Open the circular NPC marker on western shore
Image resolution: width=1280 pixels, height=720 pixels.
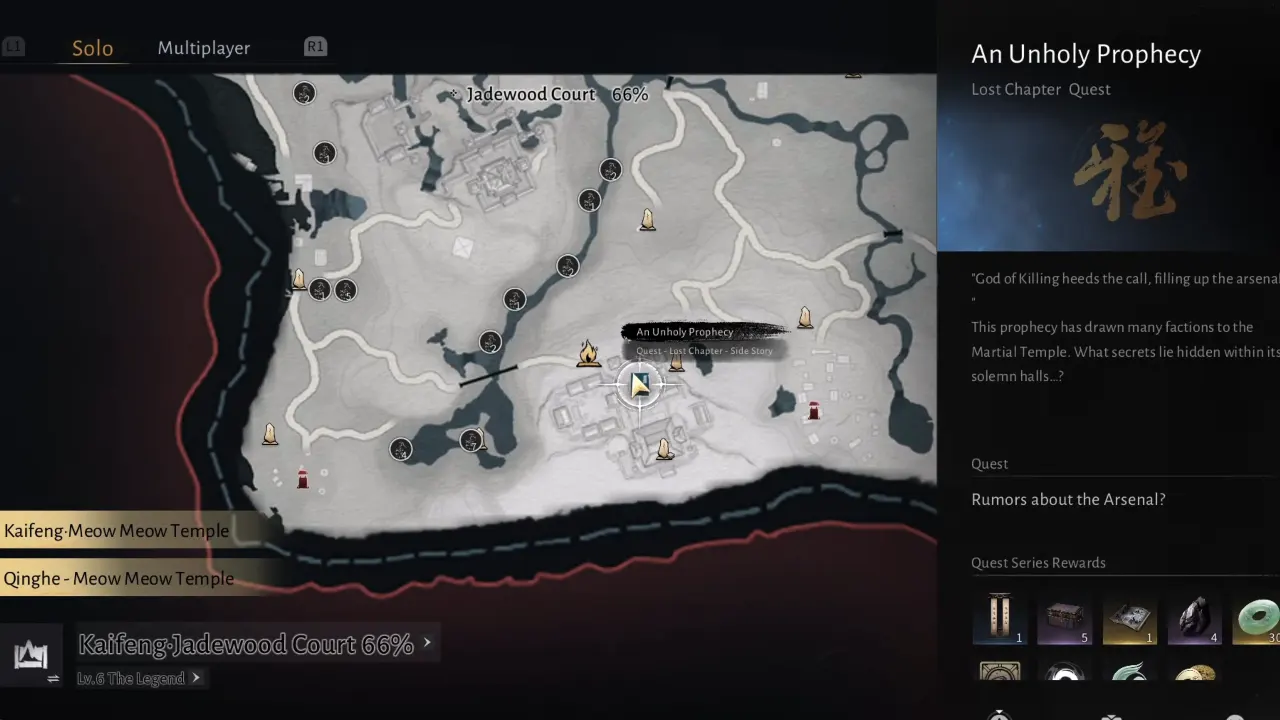319,289
